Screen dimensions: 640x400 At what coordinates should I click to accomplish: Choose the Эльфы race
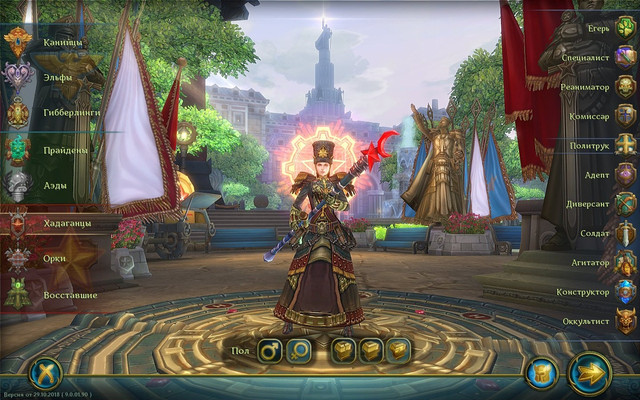[20, 76]
